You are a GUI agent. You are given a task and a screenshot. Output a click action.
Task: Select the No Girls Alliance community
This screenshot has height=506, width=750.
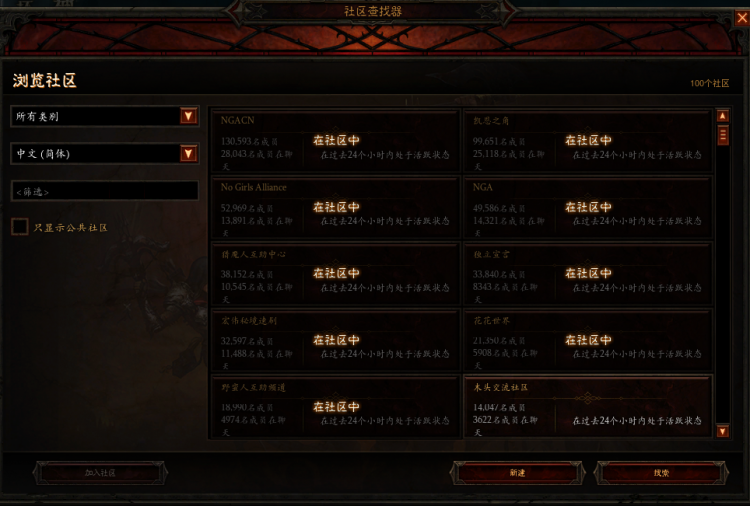tap(335, 207)
